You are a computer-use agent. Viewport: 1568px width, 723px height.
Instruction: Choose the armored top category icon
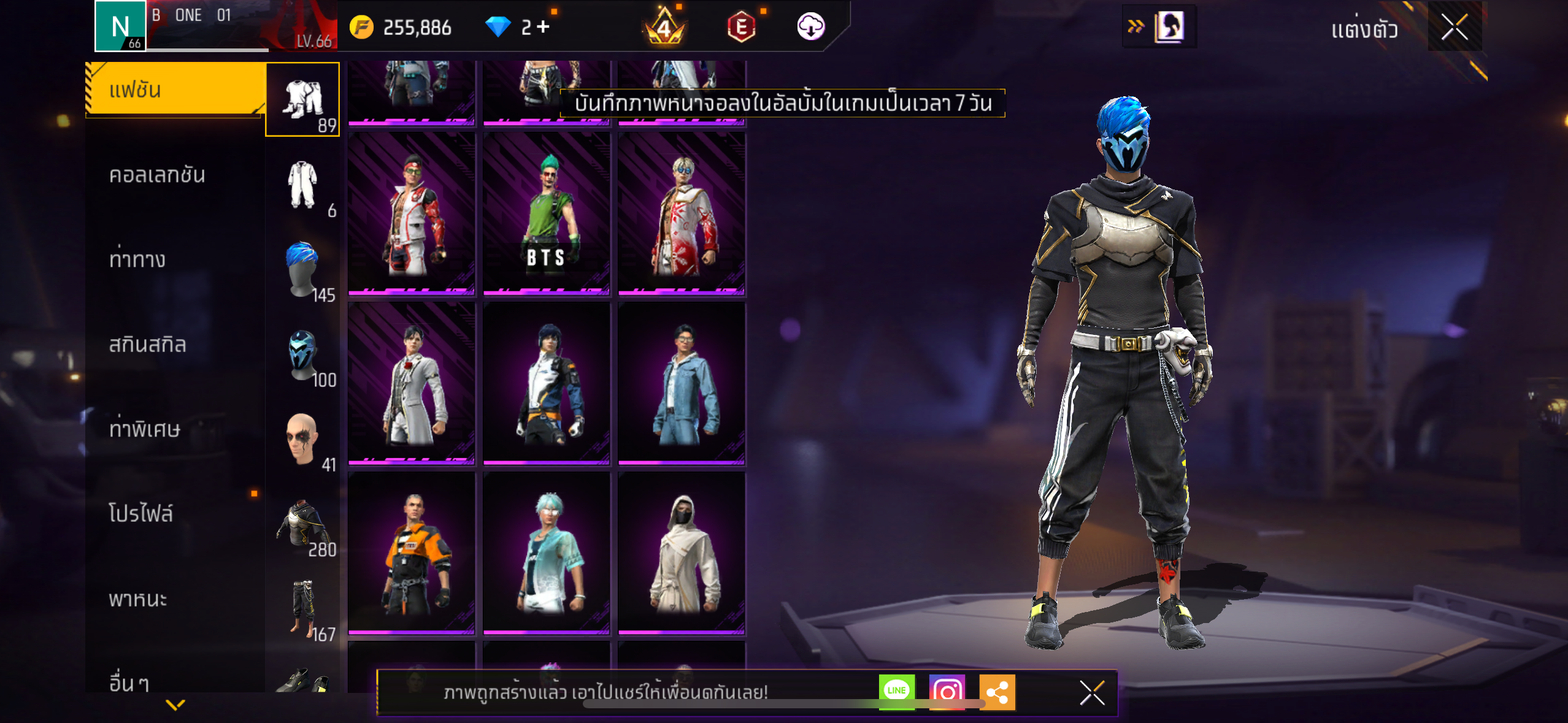tap(302, 523)
